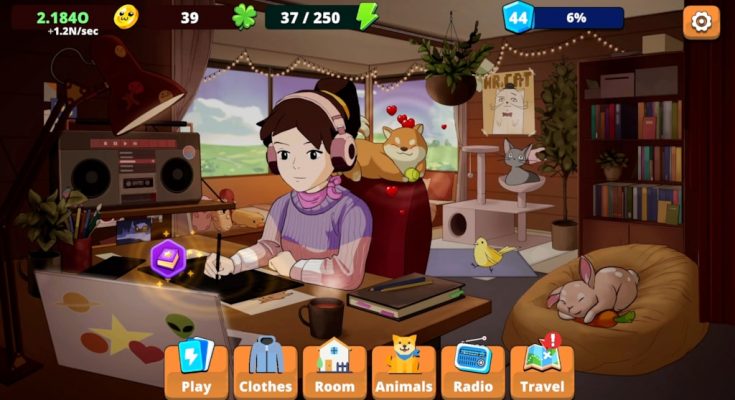Viewport: 735px width, 400px height.
Task: Tap the blue level 44 badge
Action: pos(517,18)
